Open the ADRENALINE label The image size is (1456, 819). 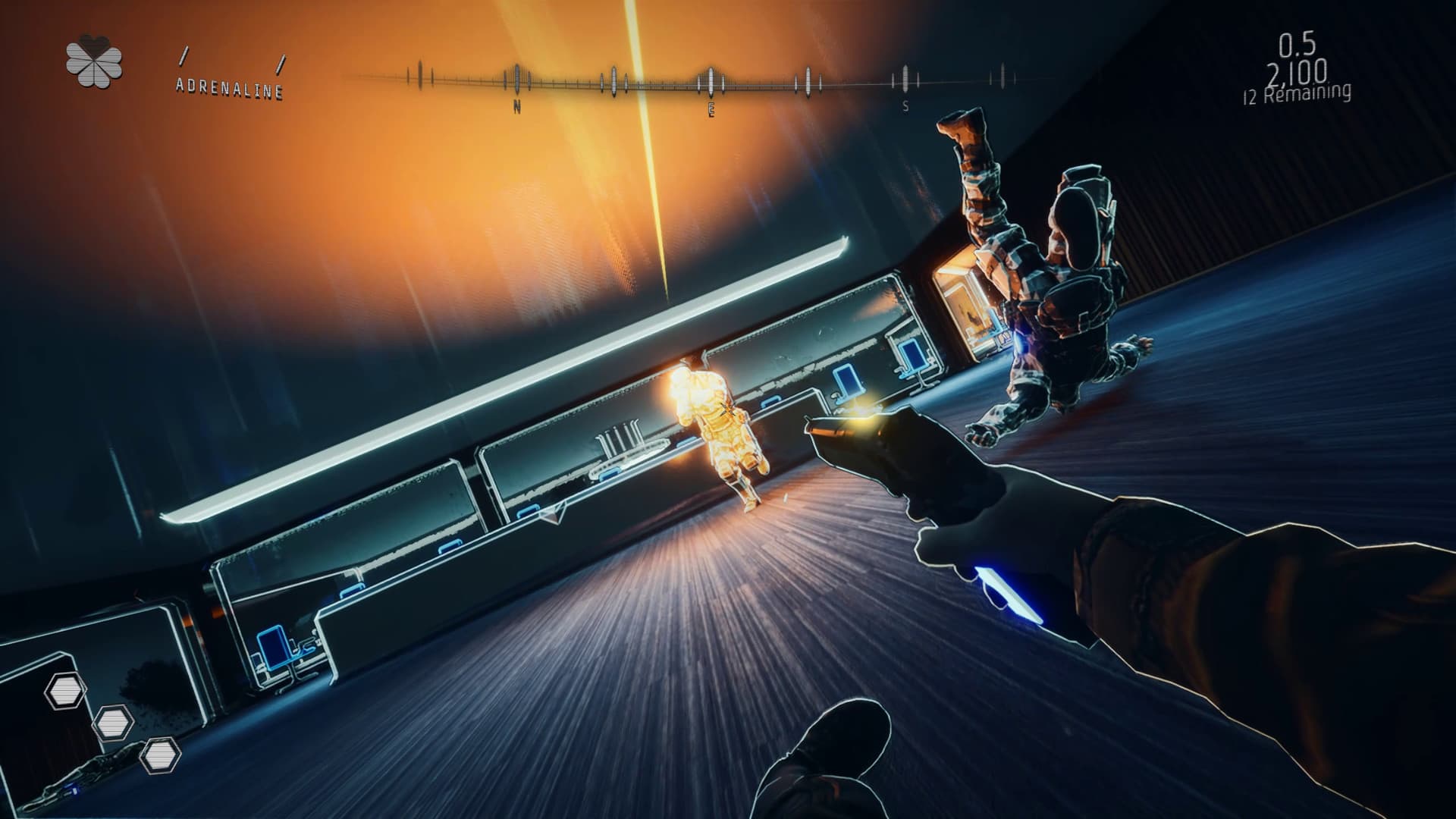[x=229, y=88]
